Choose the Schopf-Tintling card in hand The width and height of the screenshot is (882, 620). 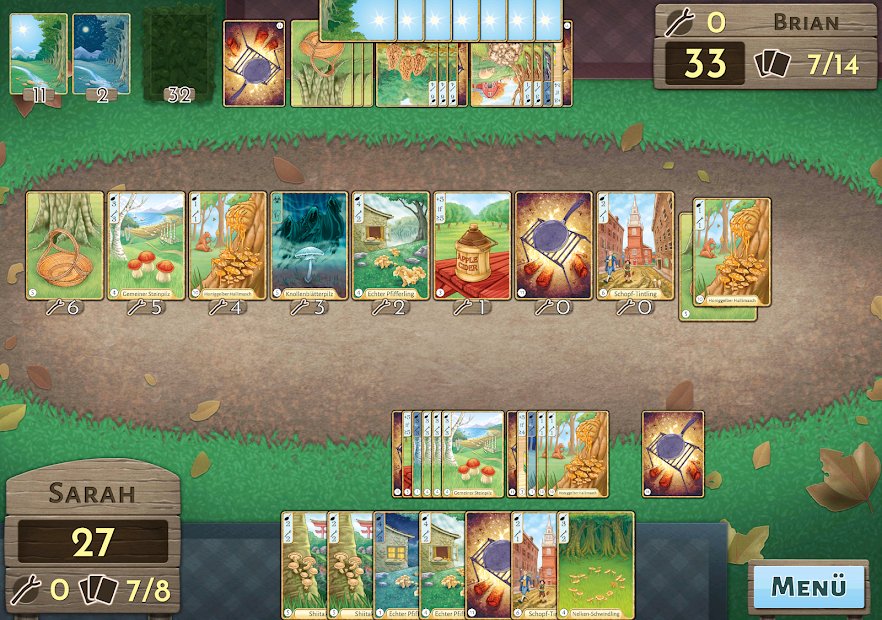[x=533, y=565]
